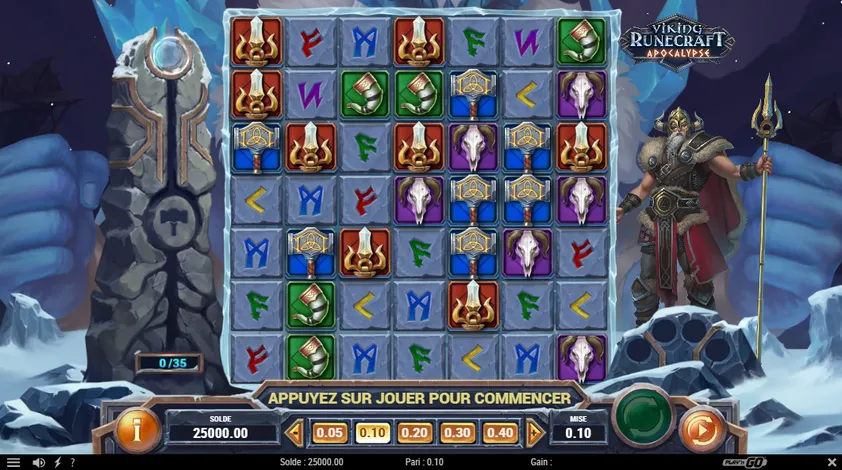Activate the orange autoplay button

[701, 430]
